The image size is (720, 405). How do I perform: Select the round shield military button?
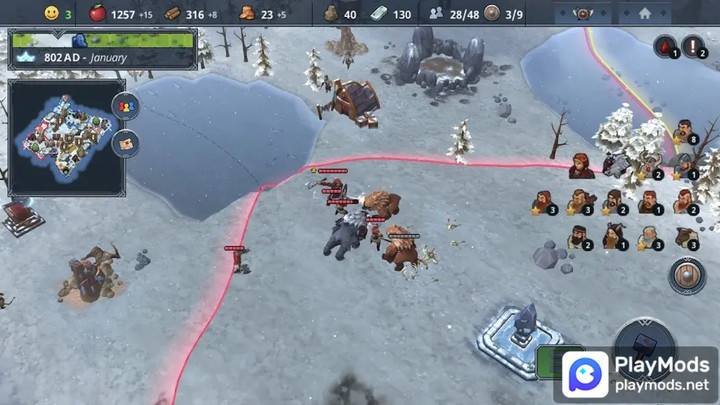click(687, 275)
